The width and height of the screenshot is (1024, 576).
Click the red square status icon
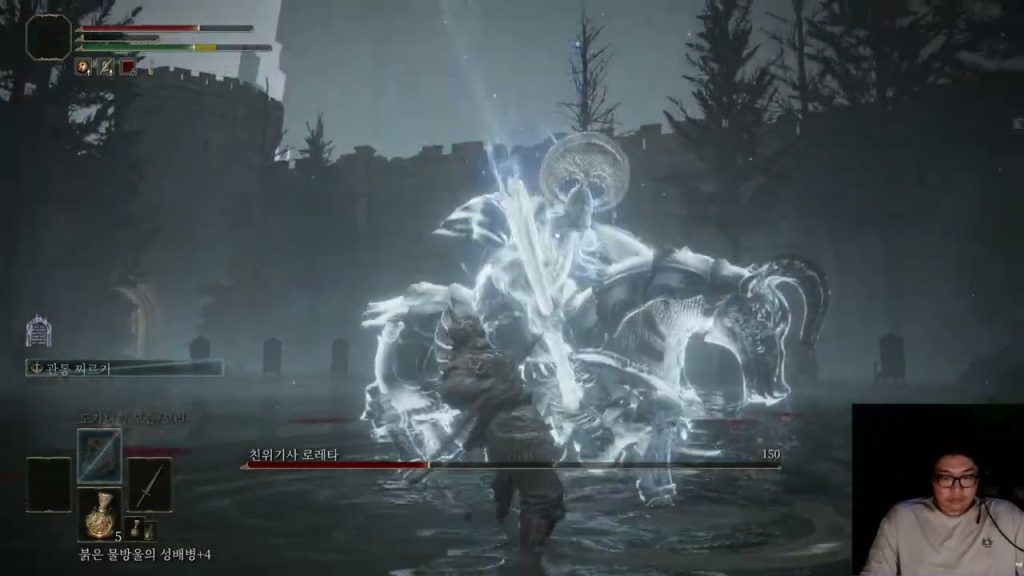[127, 67]
